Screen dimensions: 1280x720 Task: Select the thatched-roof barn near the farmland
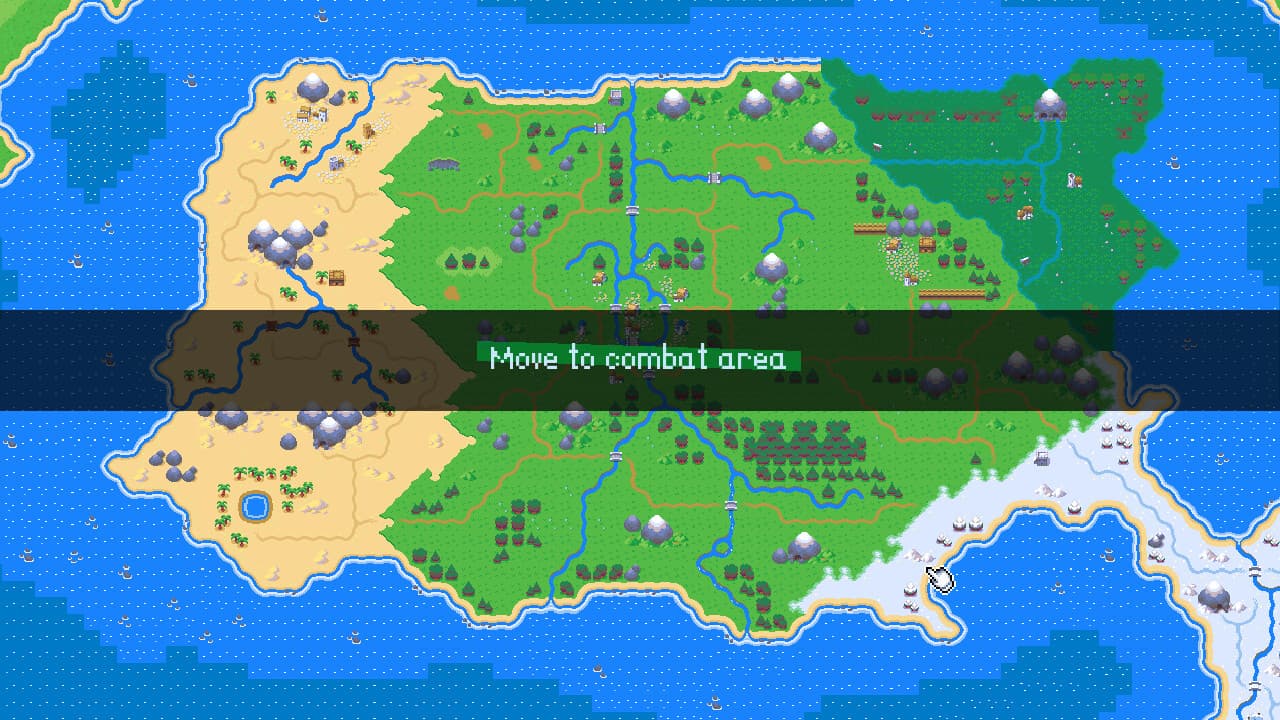tap(927, 243)
